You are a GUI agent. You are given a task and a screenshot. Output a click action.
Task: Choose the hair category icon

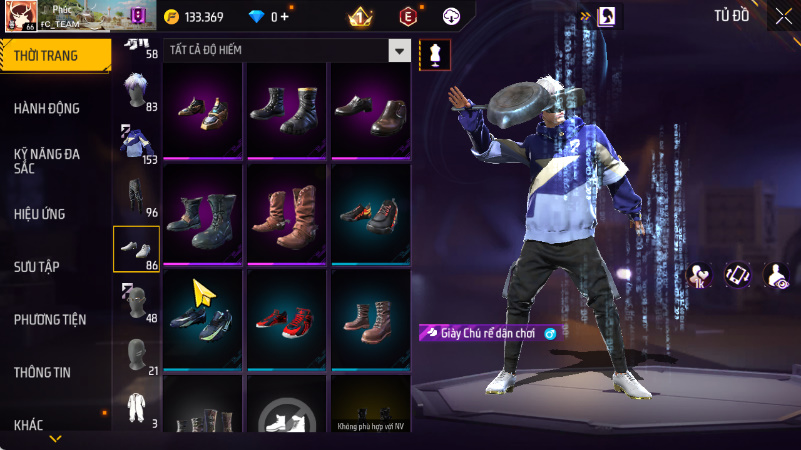pos(136,92)
